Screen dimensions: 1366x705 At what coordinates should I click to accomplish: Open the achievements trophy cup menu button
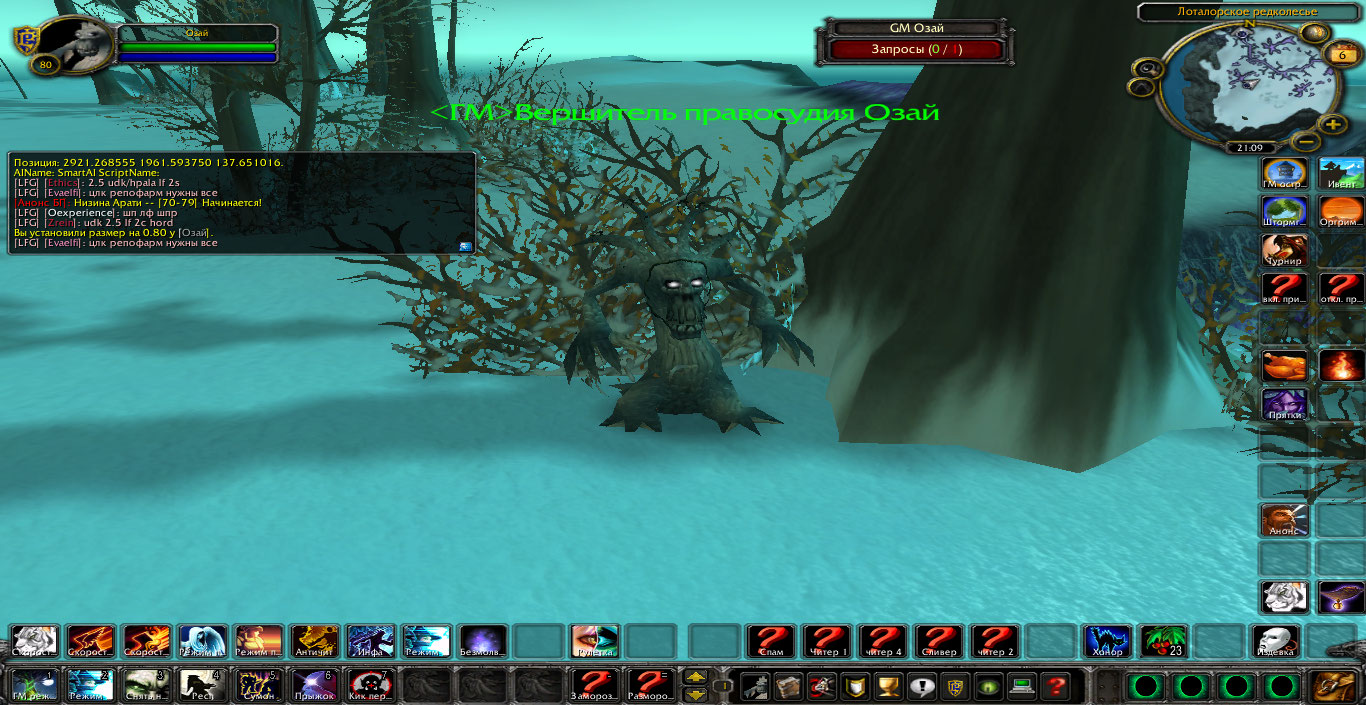886,686
